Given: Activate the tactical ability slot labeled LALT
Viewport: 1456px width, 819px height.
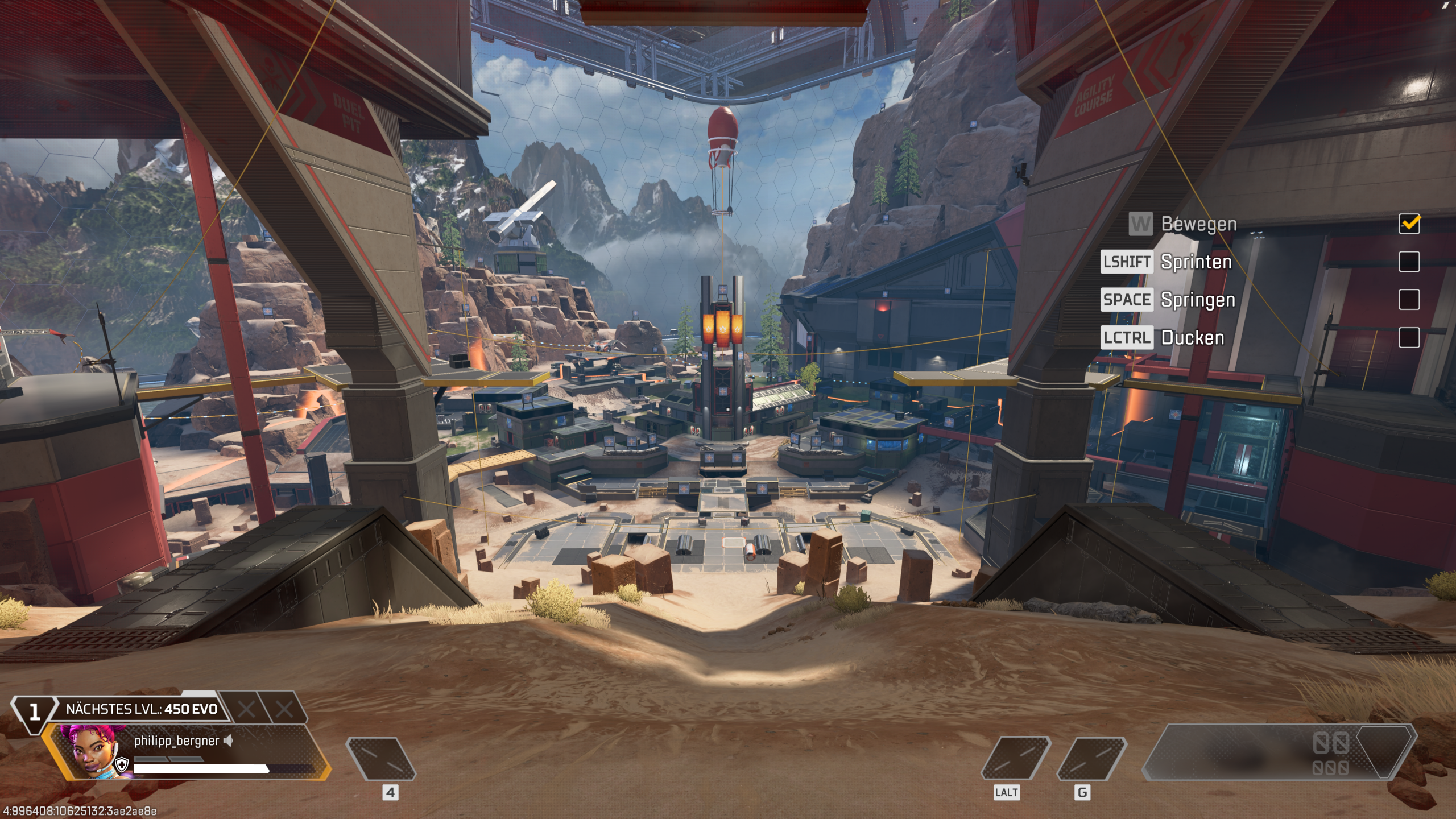Looking at the screenshot, I should pyautogui.click(x=1016, y=759).
